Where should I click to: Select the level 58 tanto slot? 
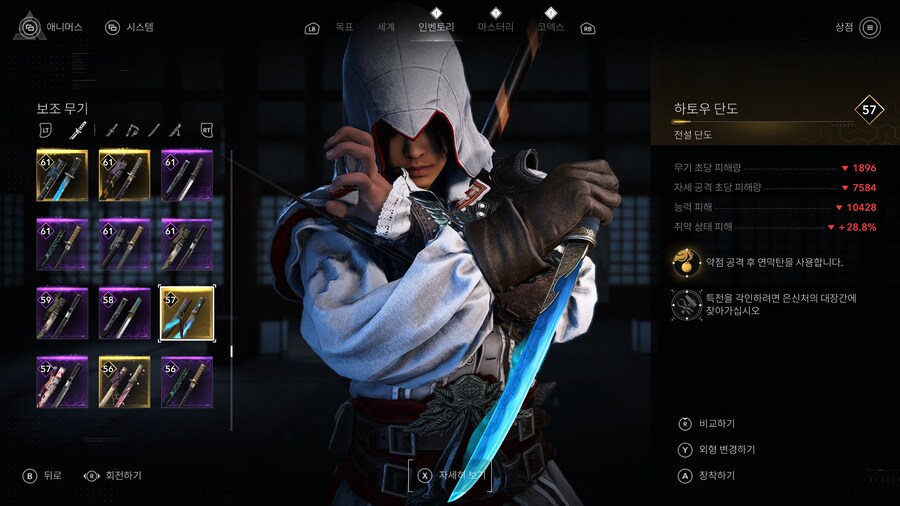(124, 313)
